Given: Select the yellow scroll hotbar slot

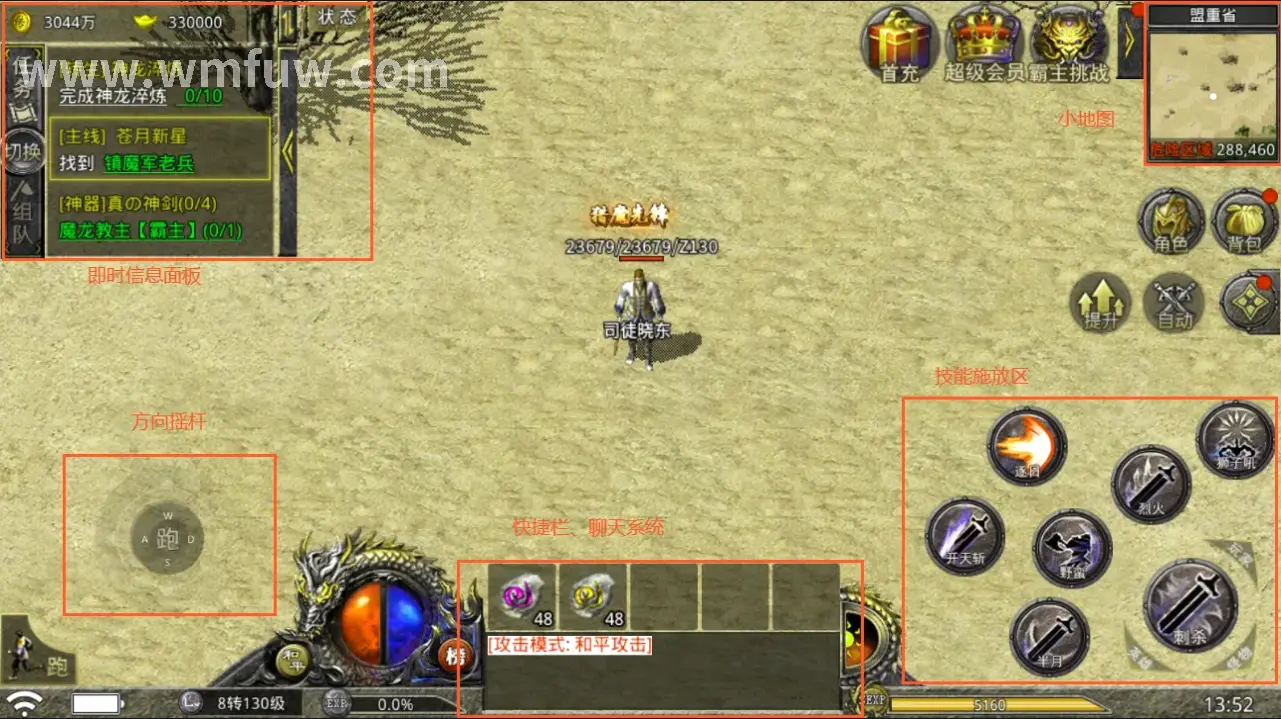Looking at the screenshot, I should (x=592, y=597).
